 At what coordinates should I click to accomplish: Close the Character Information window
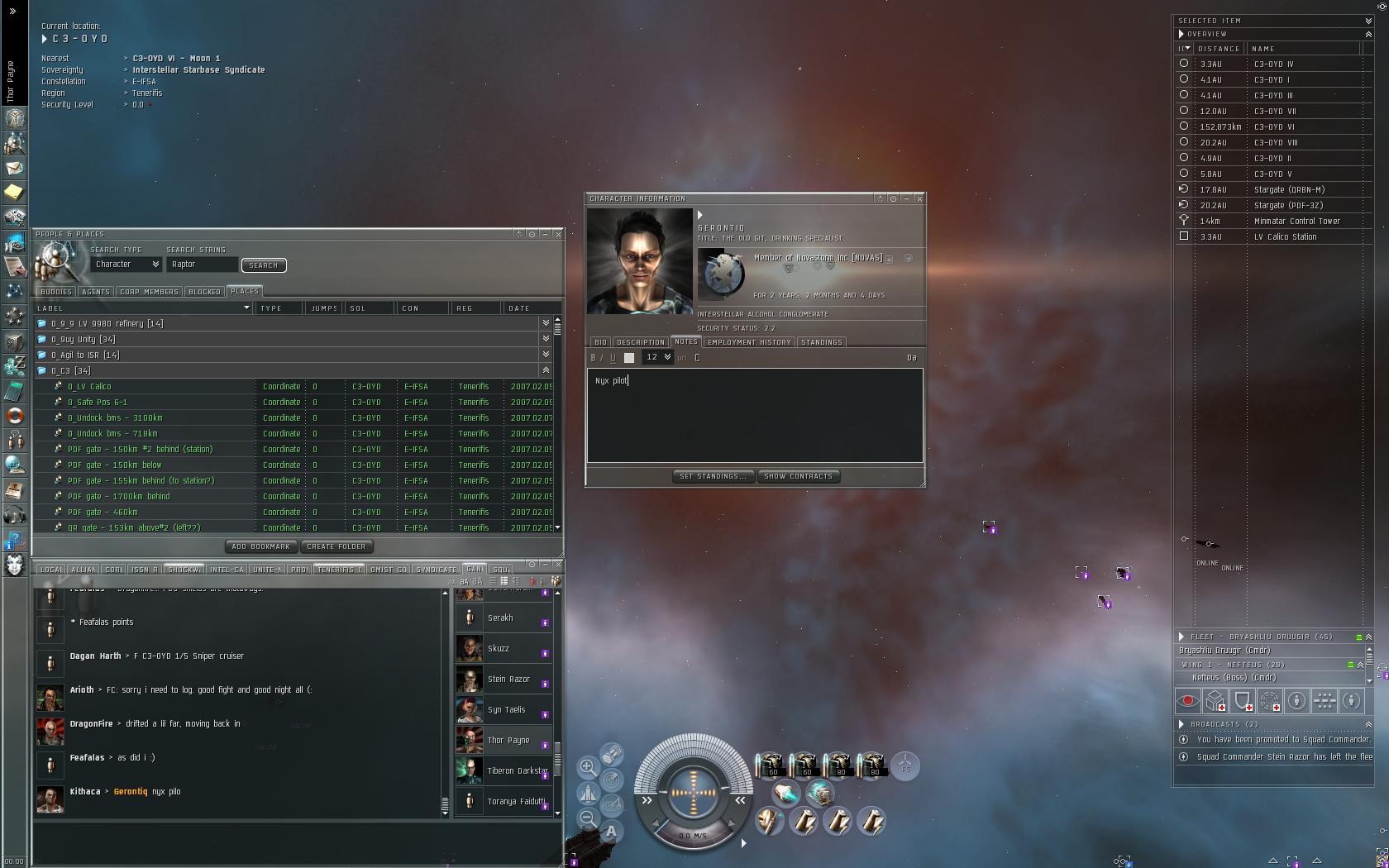click(x=919, y=198)
